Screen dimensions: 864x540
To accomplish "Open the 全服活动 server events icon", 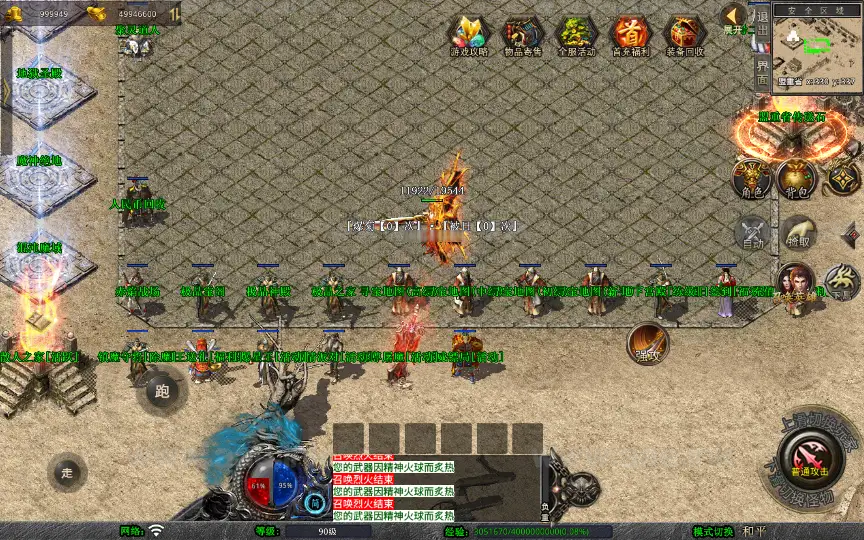I will (576, 35).
